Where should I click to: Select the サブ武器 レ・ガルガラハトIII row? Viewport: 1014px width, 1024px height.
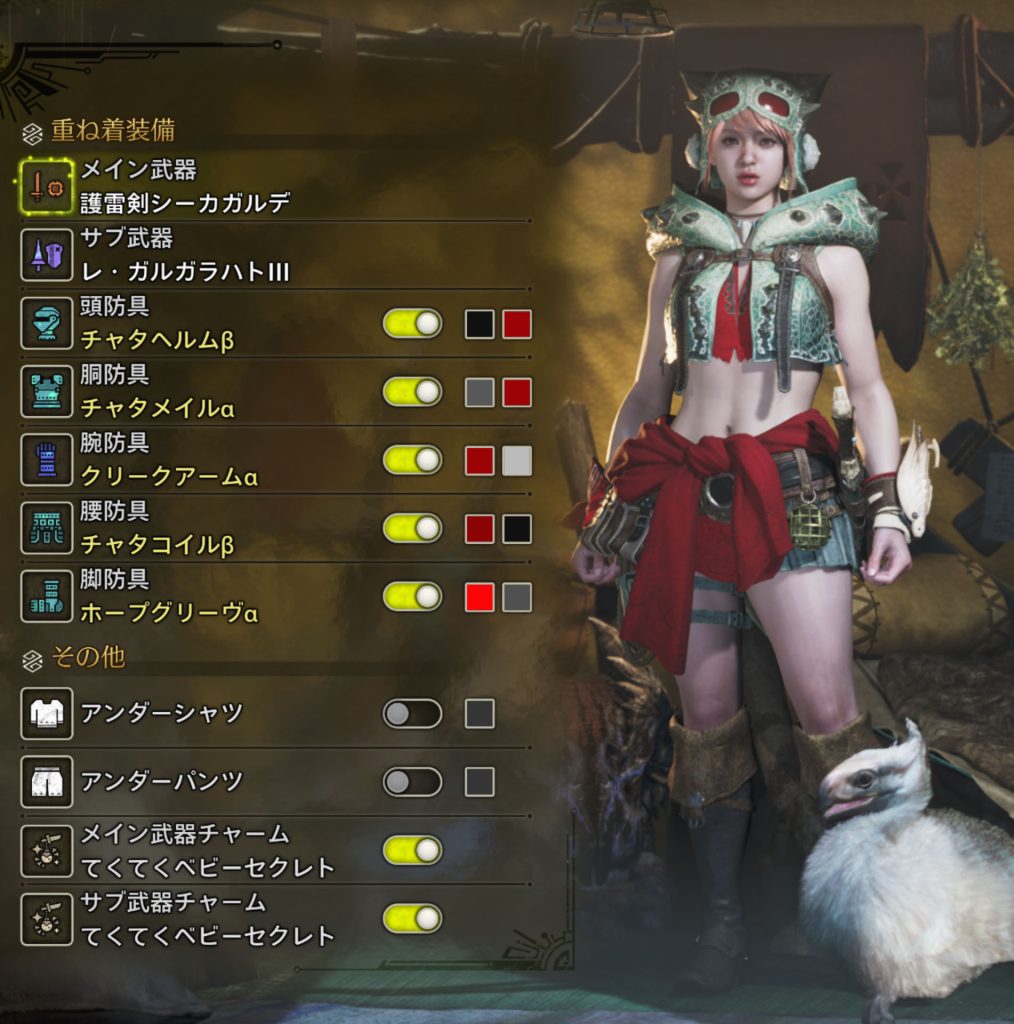(x=185, y=254)
